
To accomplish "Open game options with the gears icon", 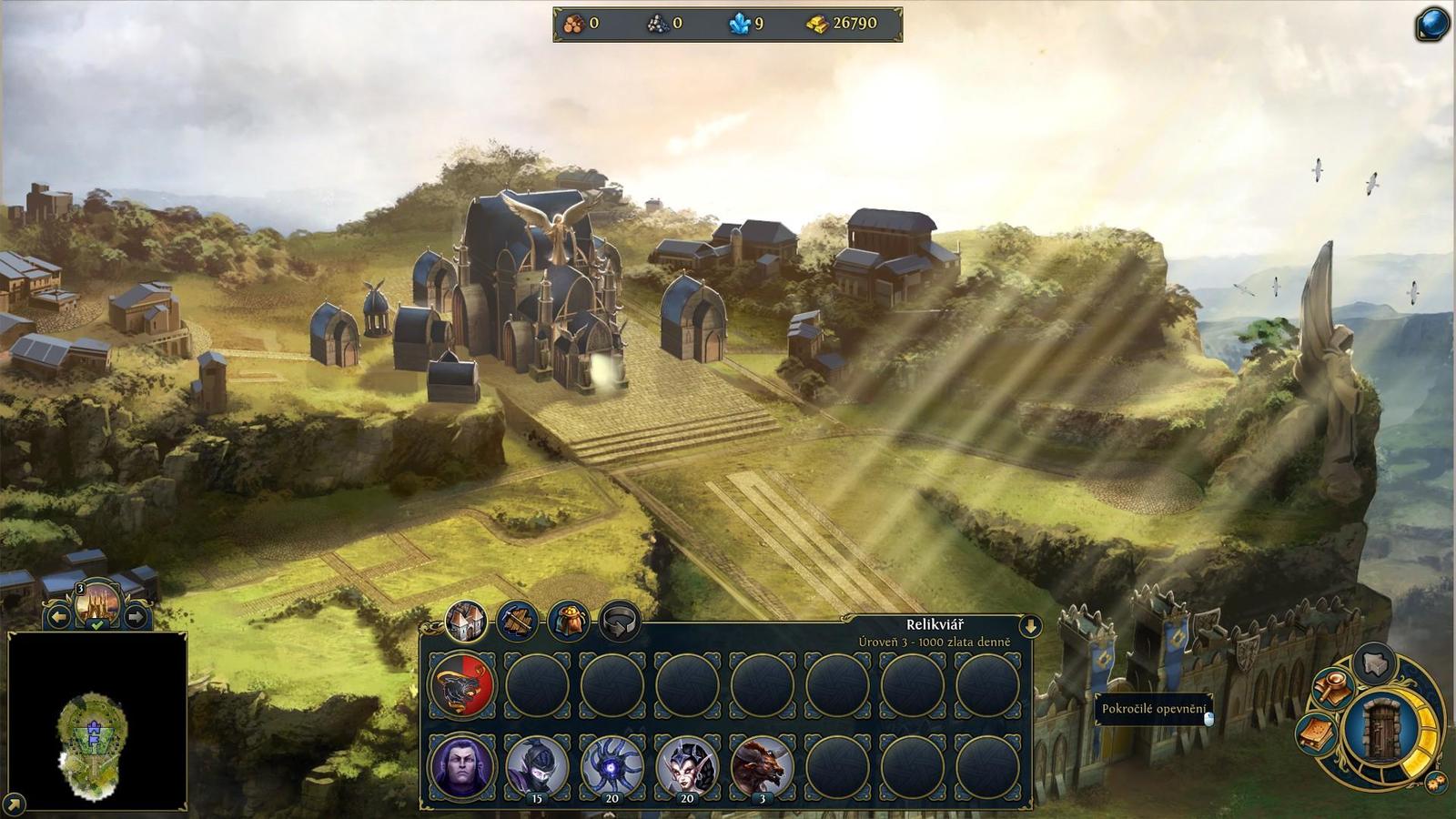I will 1436,782.
